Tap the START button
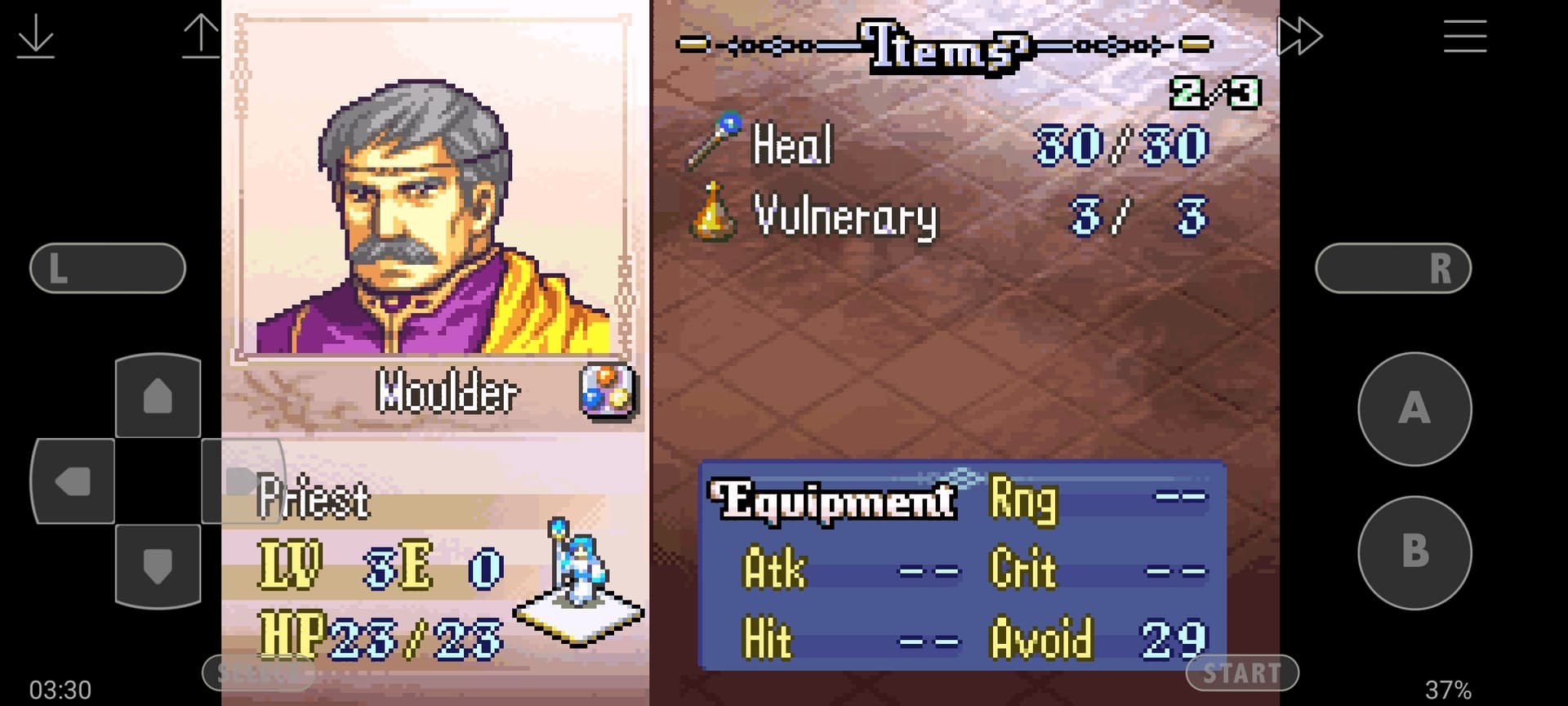Image resolution: width=1568 pixels, height=706 pixels. [x=1241, y=673]
